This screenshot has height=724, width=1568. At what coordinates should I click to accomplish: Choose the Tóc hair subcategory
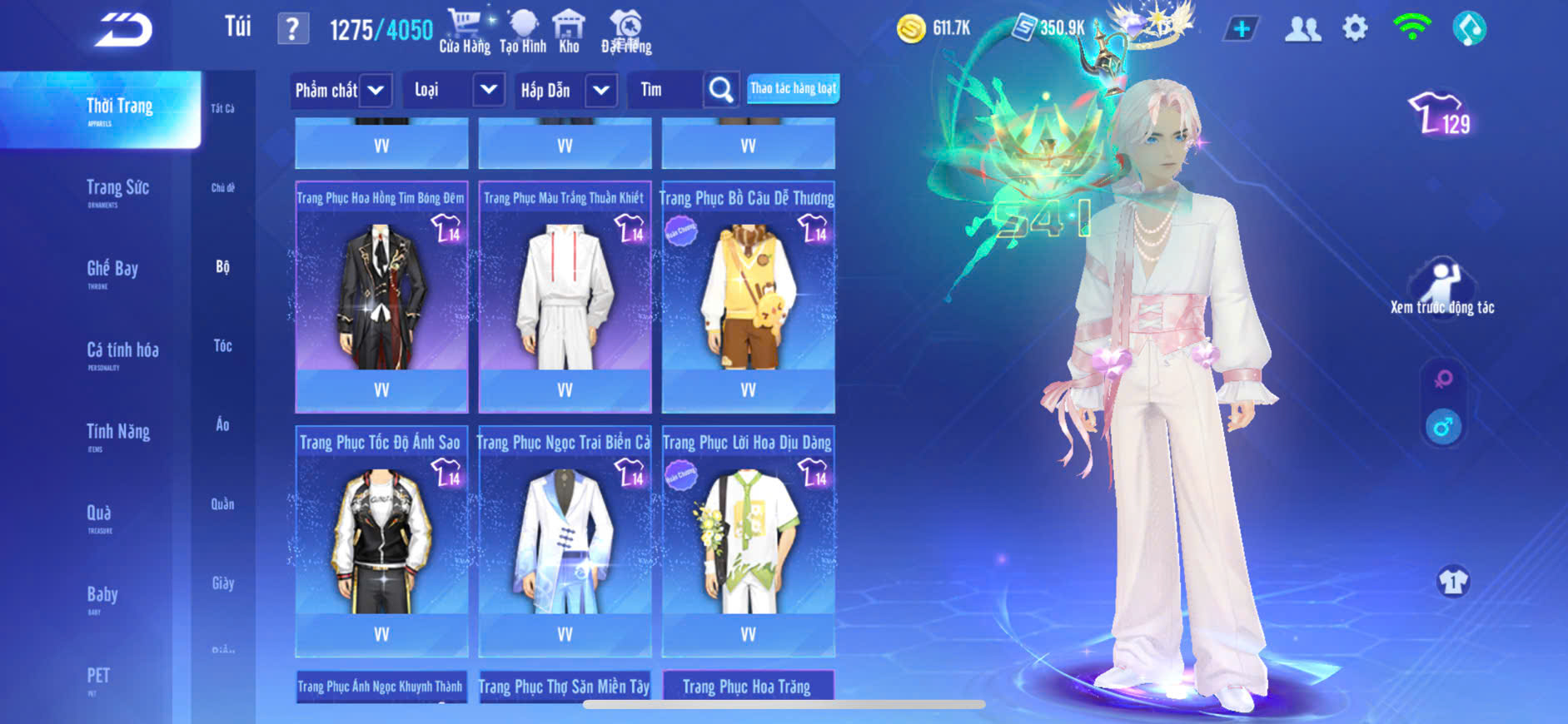pyautogui.click(x=222, y=345)
